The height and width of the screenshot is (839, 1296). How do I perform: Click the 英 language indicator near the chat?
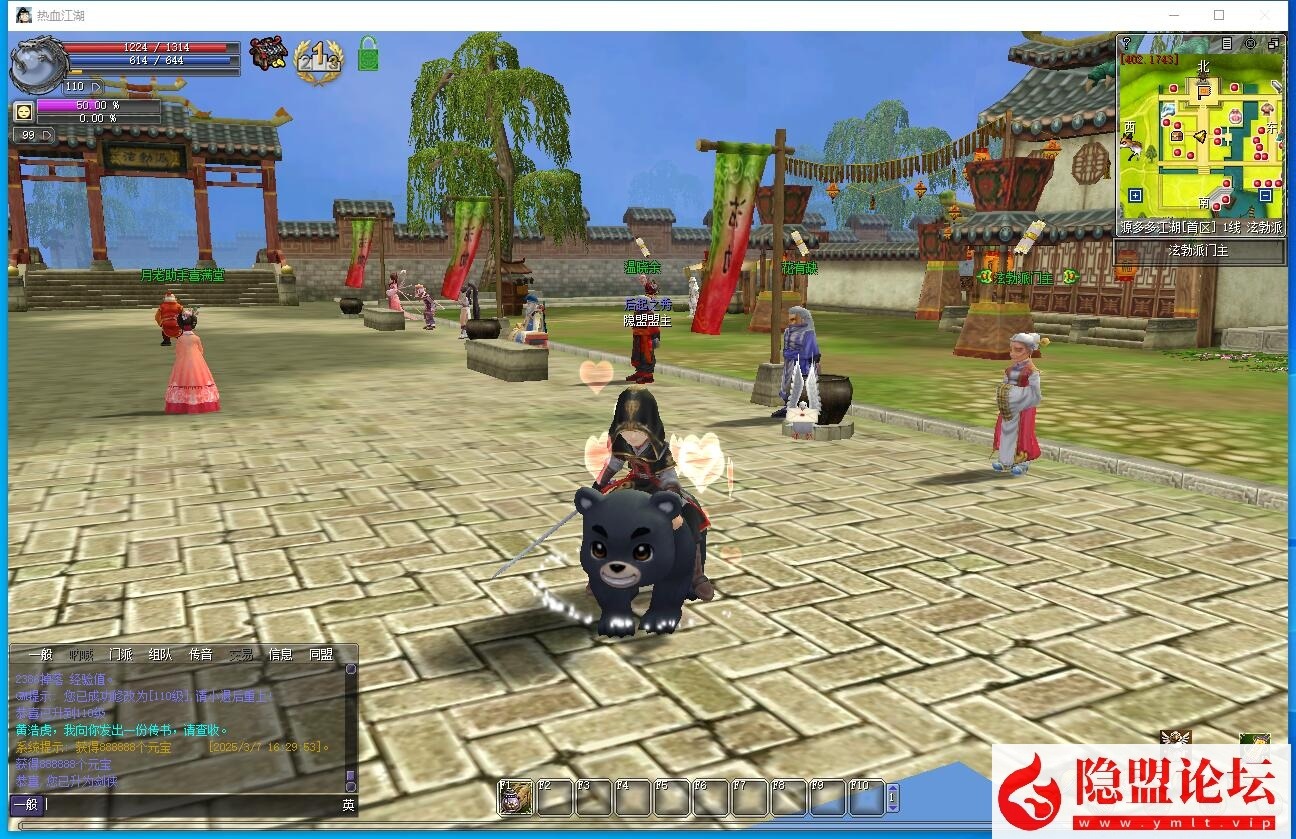pyautogui.click(x=348, y=805)
